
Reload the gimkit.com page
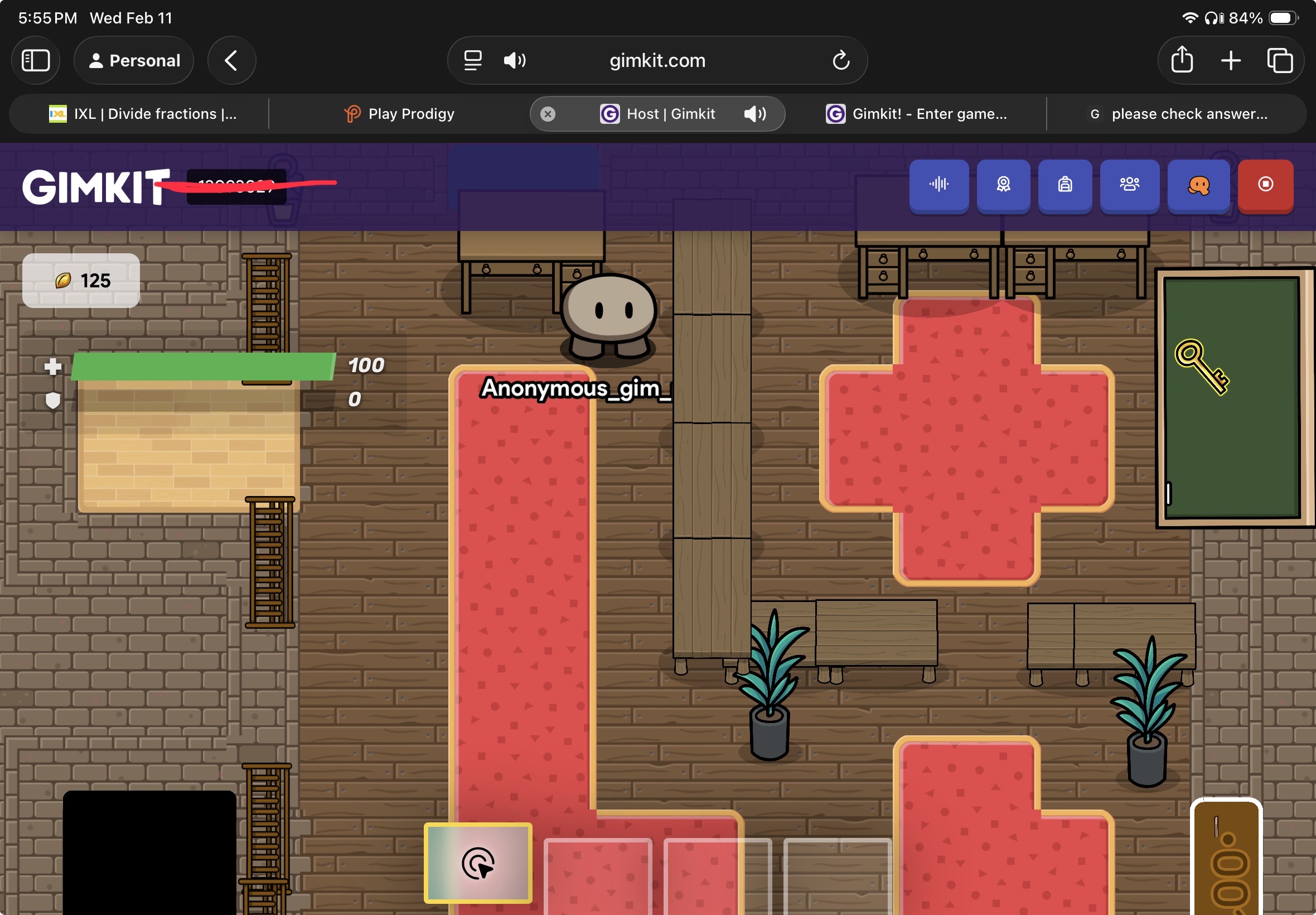pos(840,60)
